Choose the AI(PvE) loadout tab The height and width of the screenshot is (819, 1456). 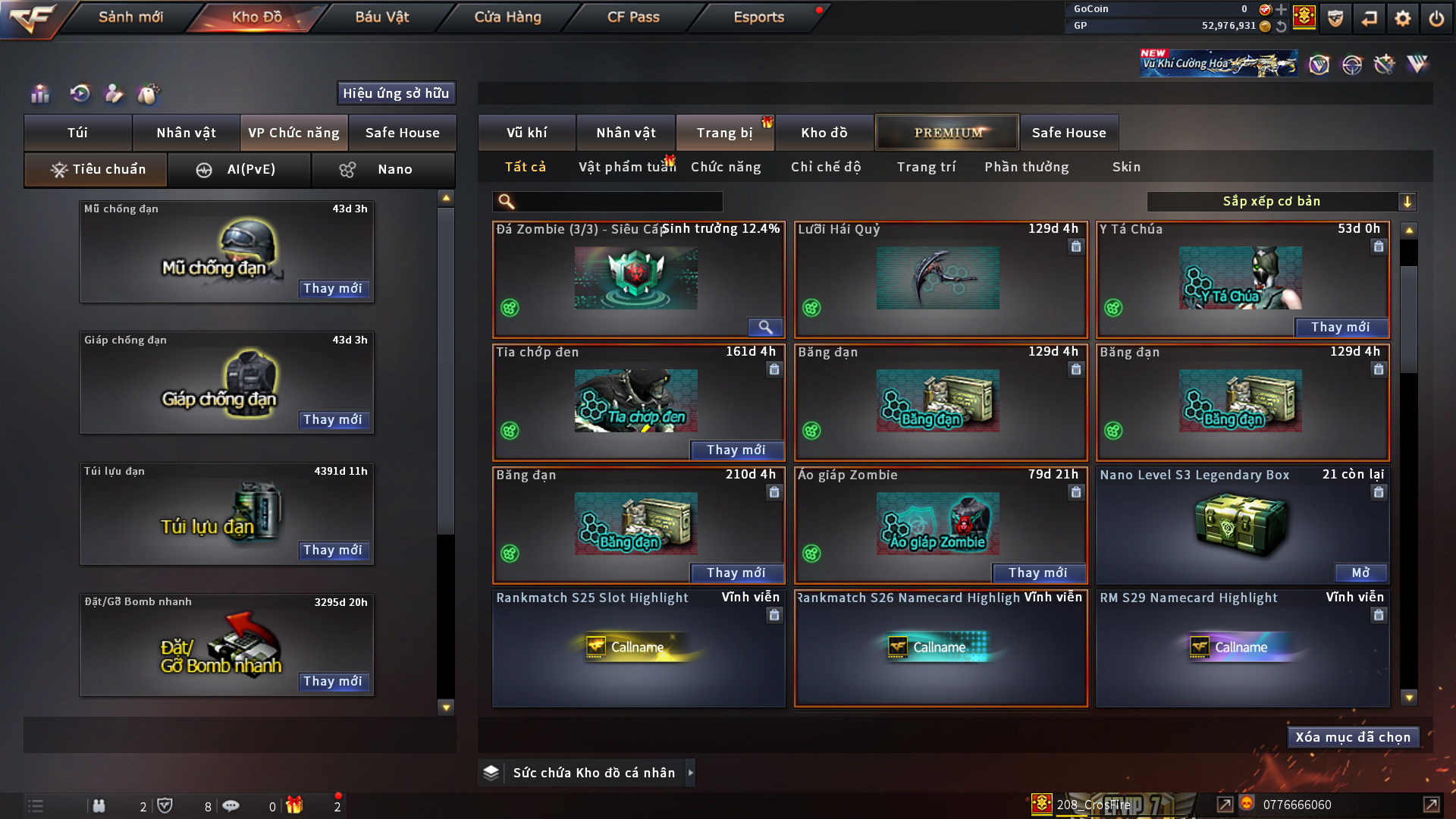pyautogui.click(x=239, y=170)
